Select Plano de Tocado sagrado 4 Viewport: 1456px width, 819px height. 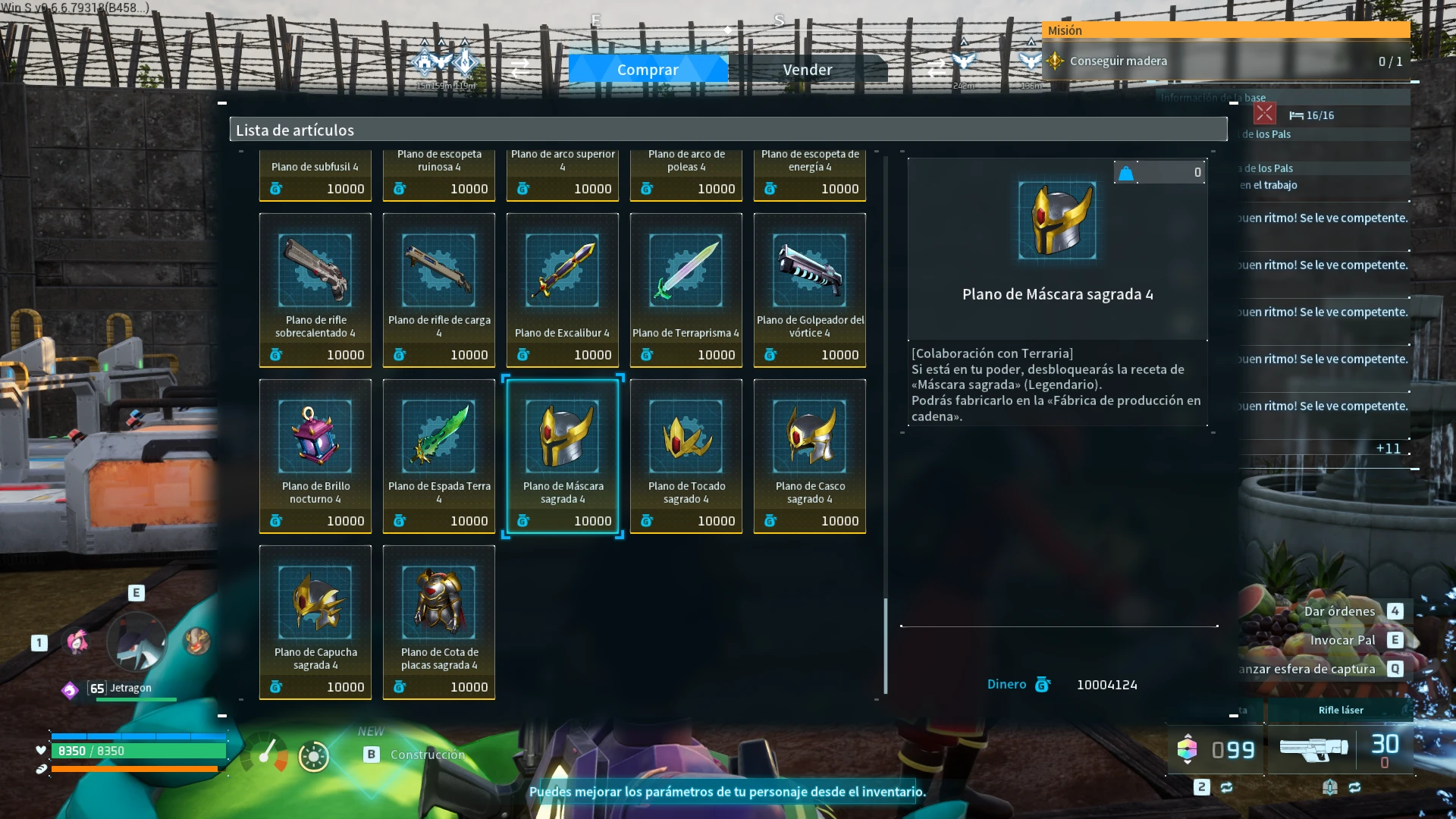point(686,456)
